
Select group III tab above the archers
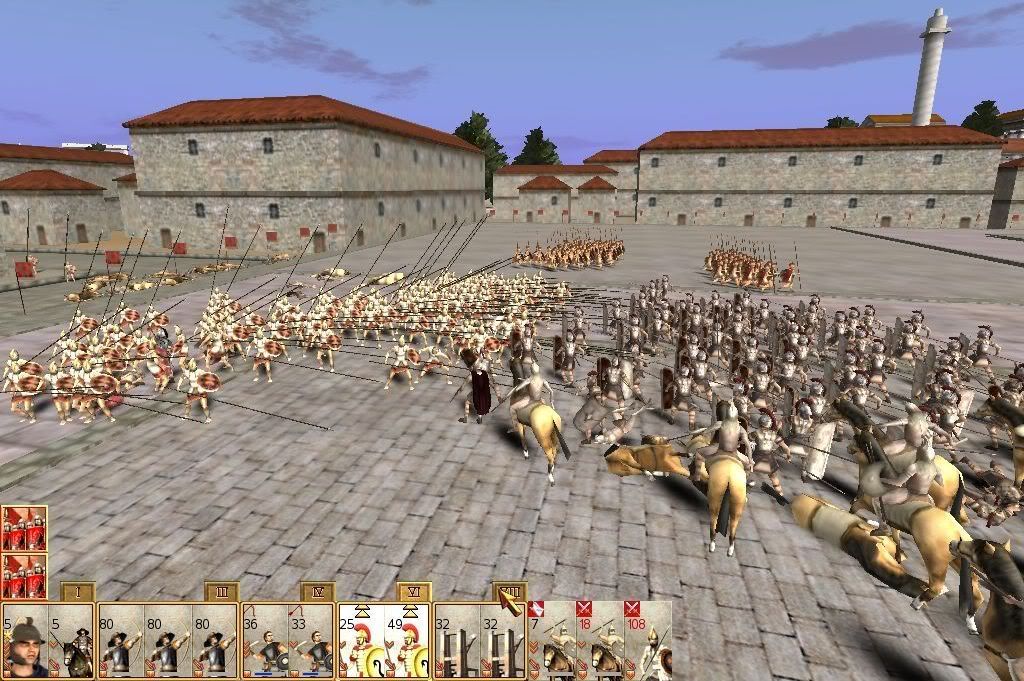(222, 592)
